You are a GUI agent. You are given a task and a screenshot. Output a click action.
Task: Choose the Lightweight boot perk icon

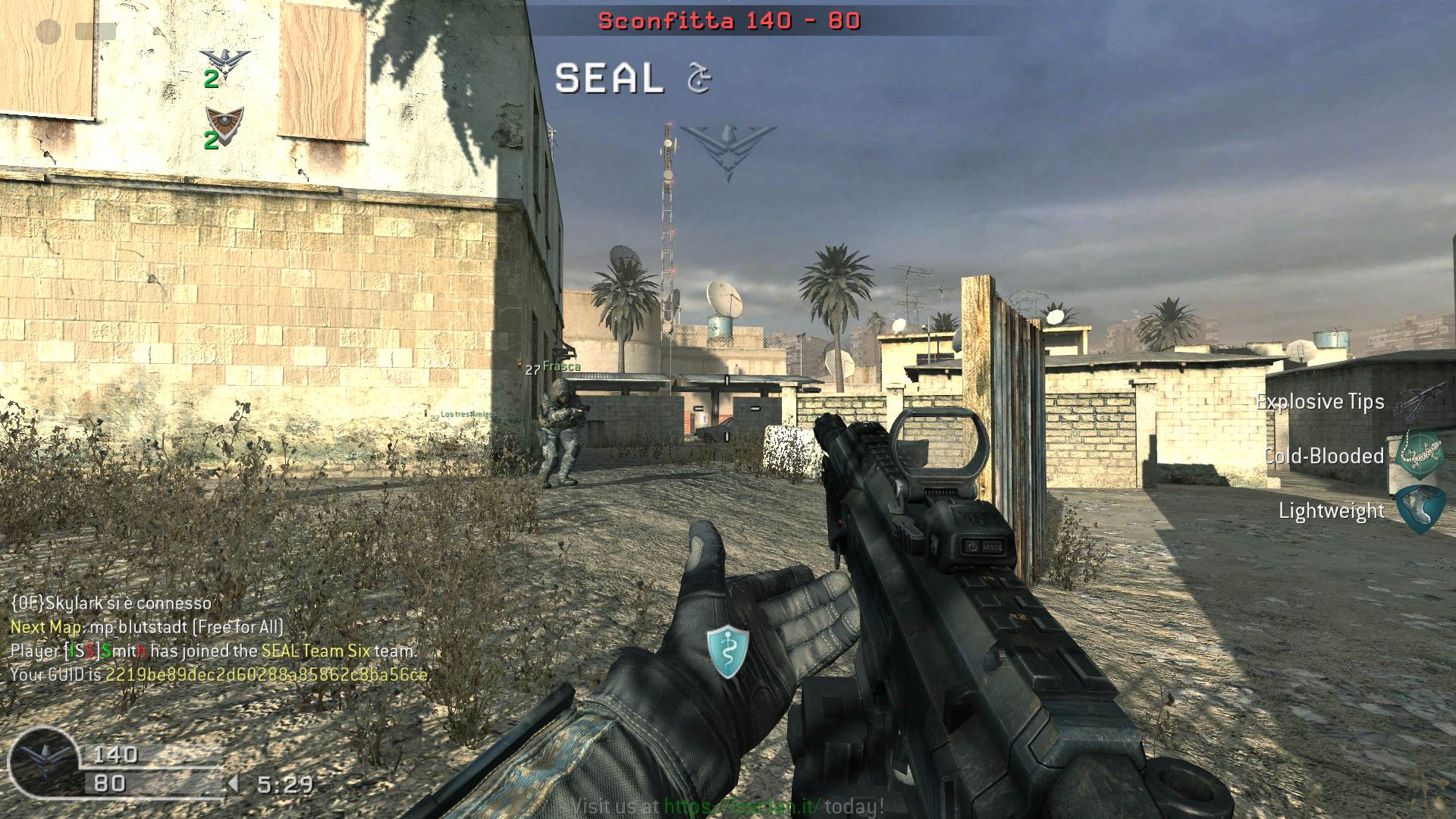click(x=1420, y=510)
